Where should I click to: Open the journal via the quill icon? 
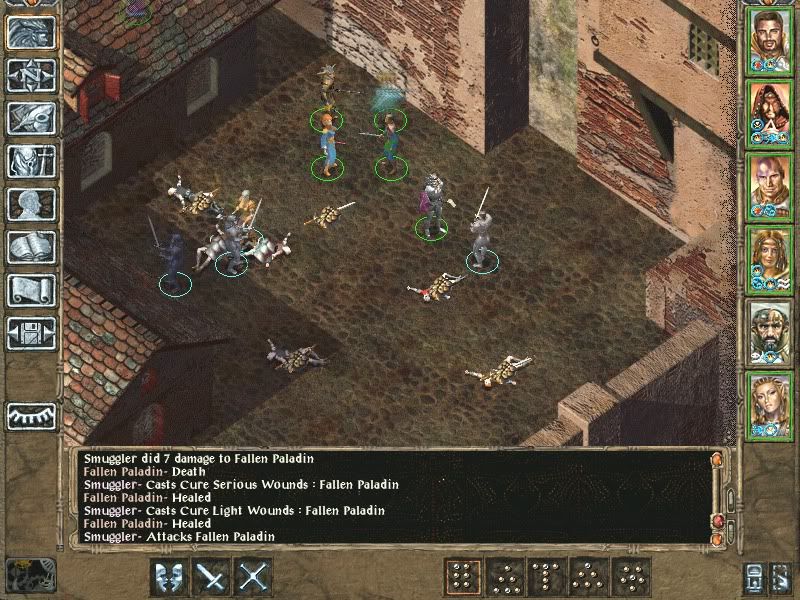click(32, 118)
